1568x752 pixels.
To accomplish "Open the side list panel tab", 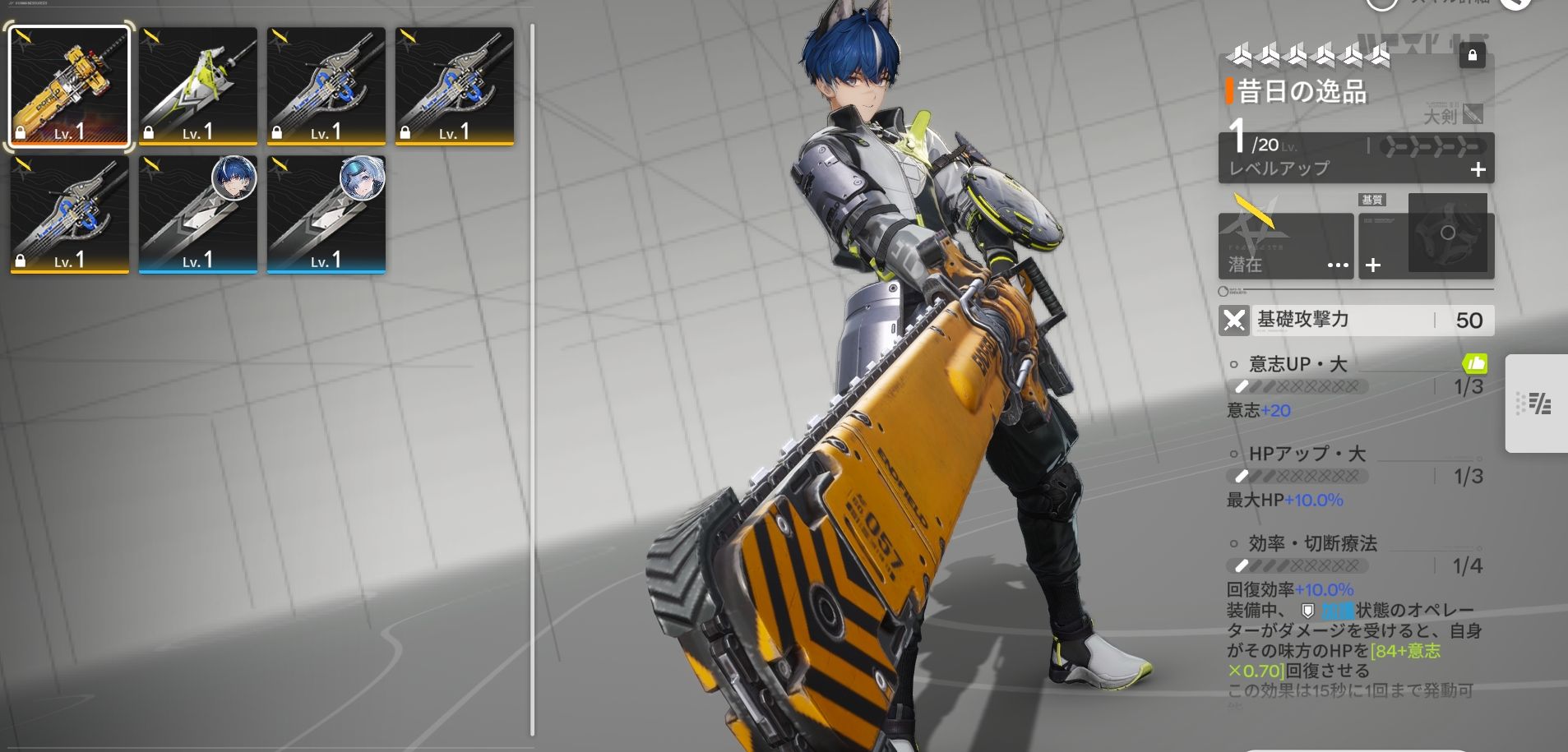I will (x=1534, y=404).
